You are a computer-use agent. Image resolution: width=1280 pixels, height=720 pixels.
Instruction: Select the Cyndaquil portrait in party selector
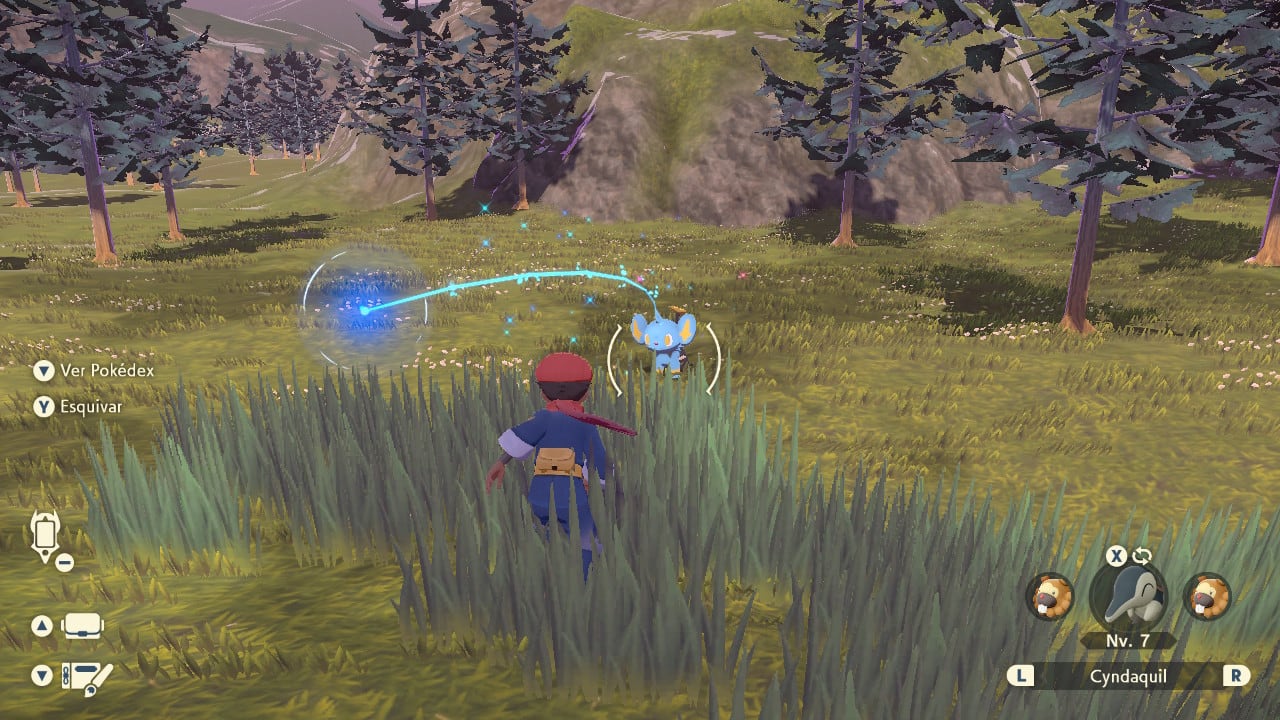tap(1129, 597)
